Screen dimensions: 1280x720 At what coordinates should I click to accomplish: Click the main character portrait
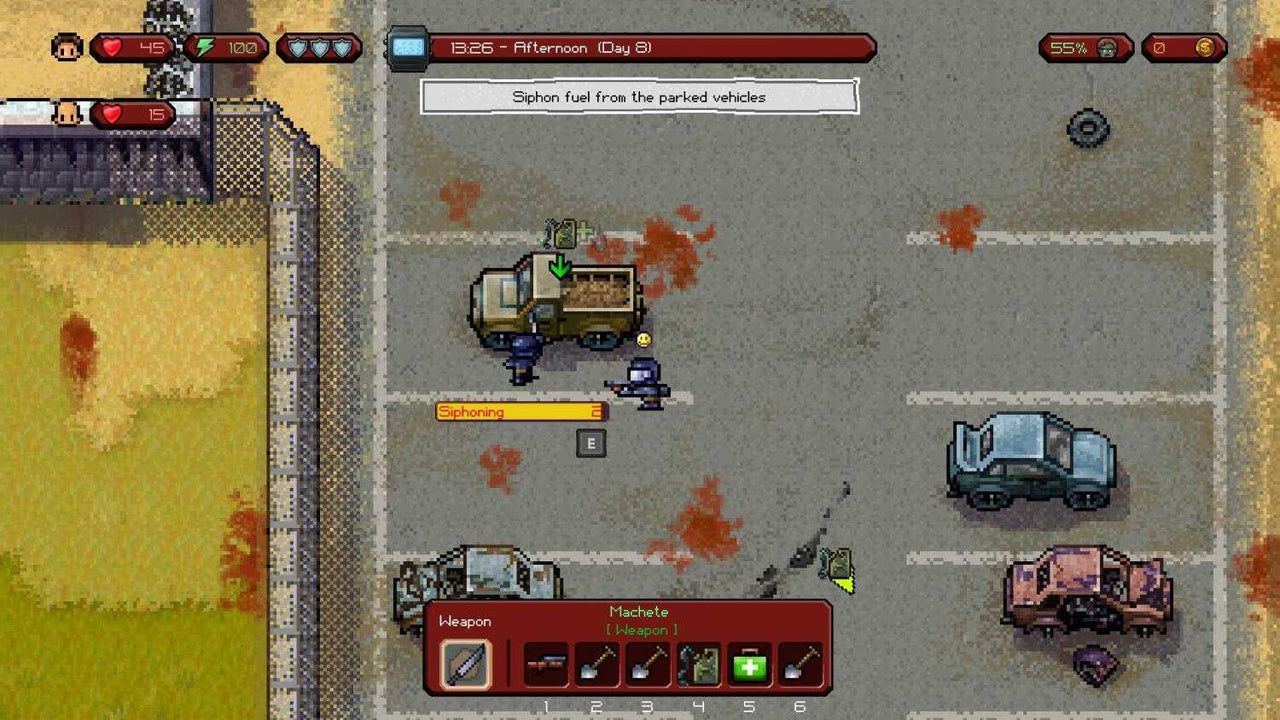66,46
